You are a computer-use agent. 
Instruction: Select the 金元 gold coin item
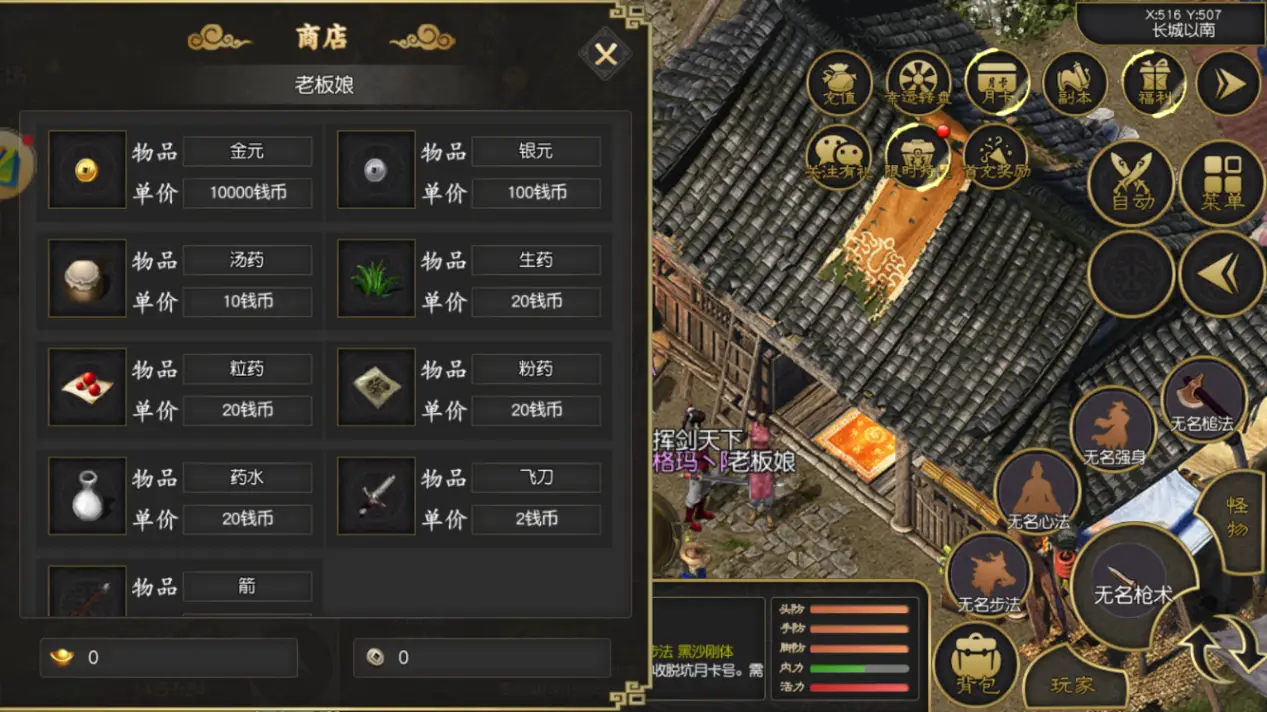coord(87,170)
